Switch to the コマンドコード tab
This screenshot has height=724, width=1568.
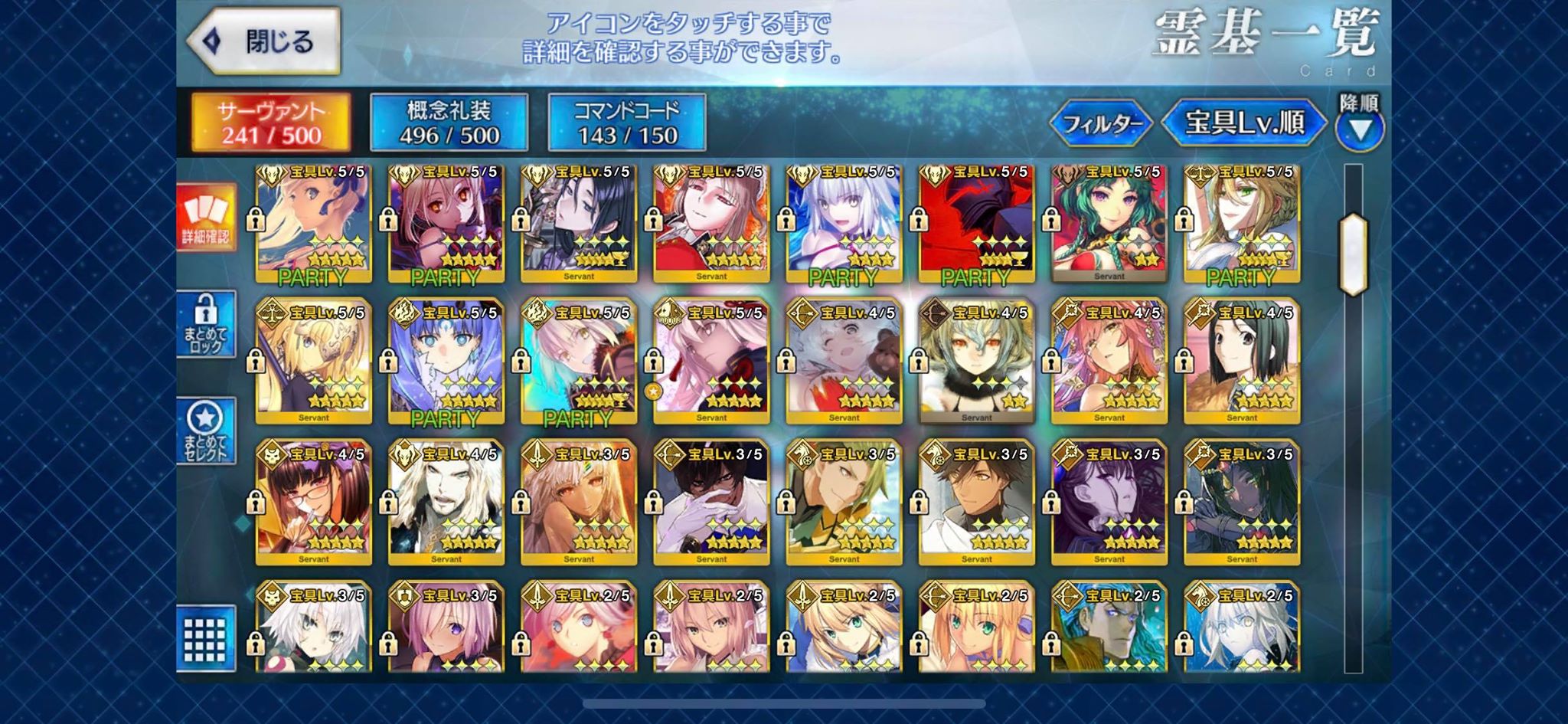pos(626,123)
